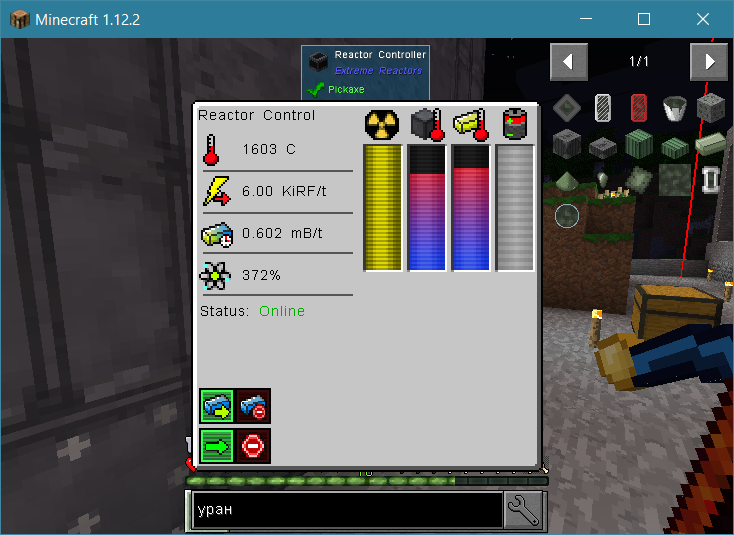
Task: Go to next JEI item page
Action: point(709,62)
